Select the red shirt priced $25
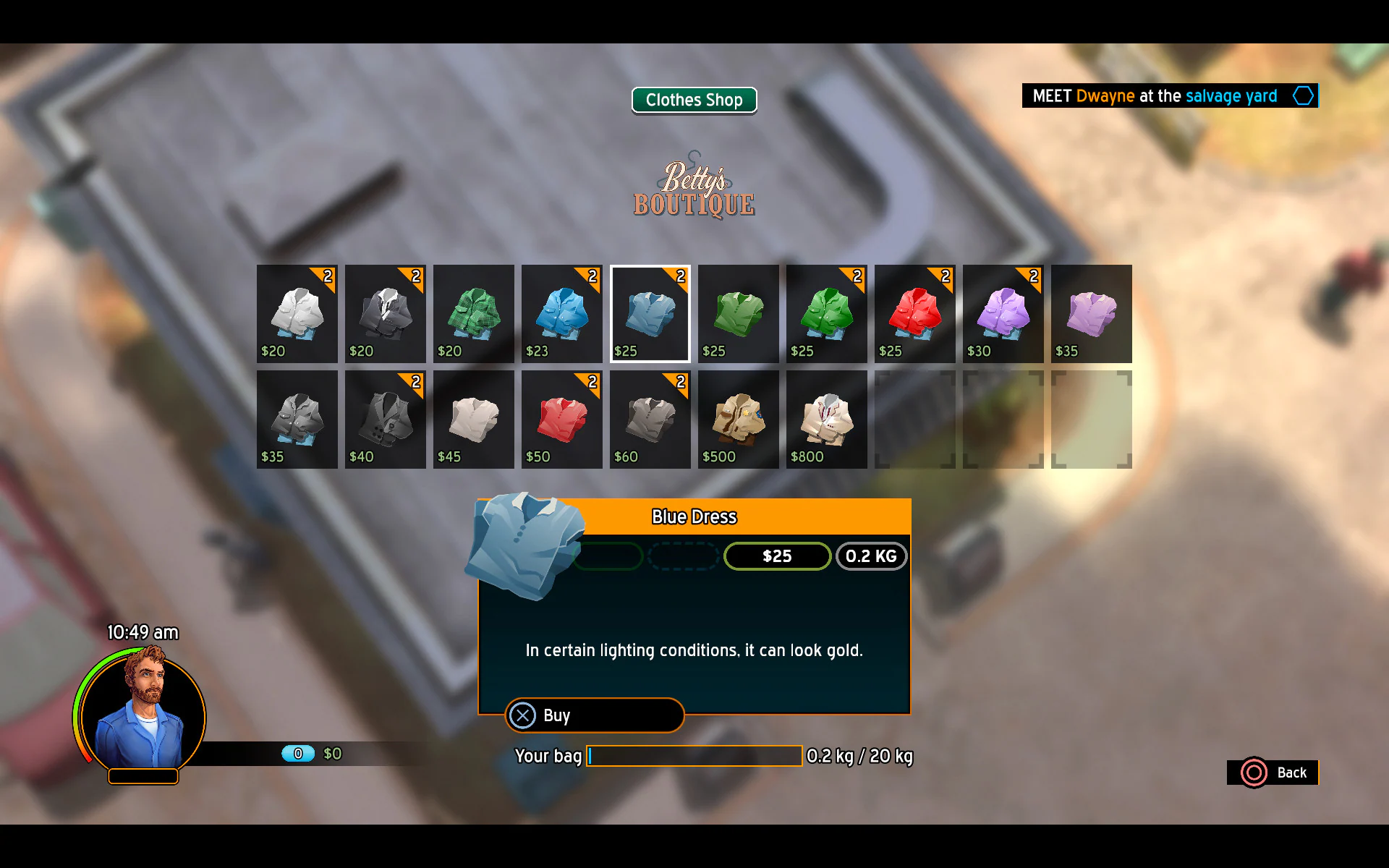The width and height of the screenshot is (1389, 868). click(914, 313)
